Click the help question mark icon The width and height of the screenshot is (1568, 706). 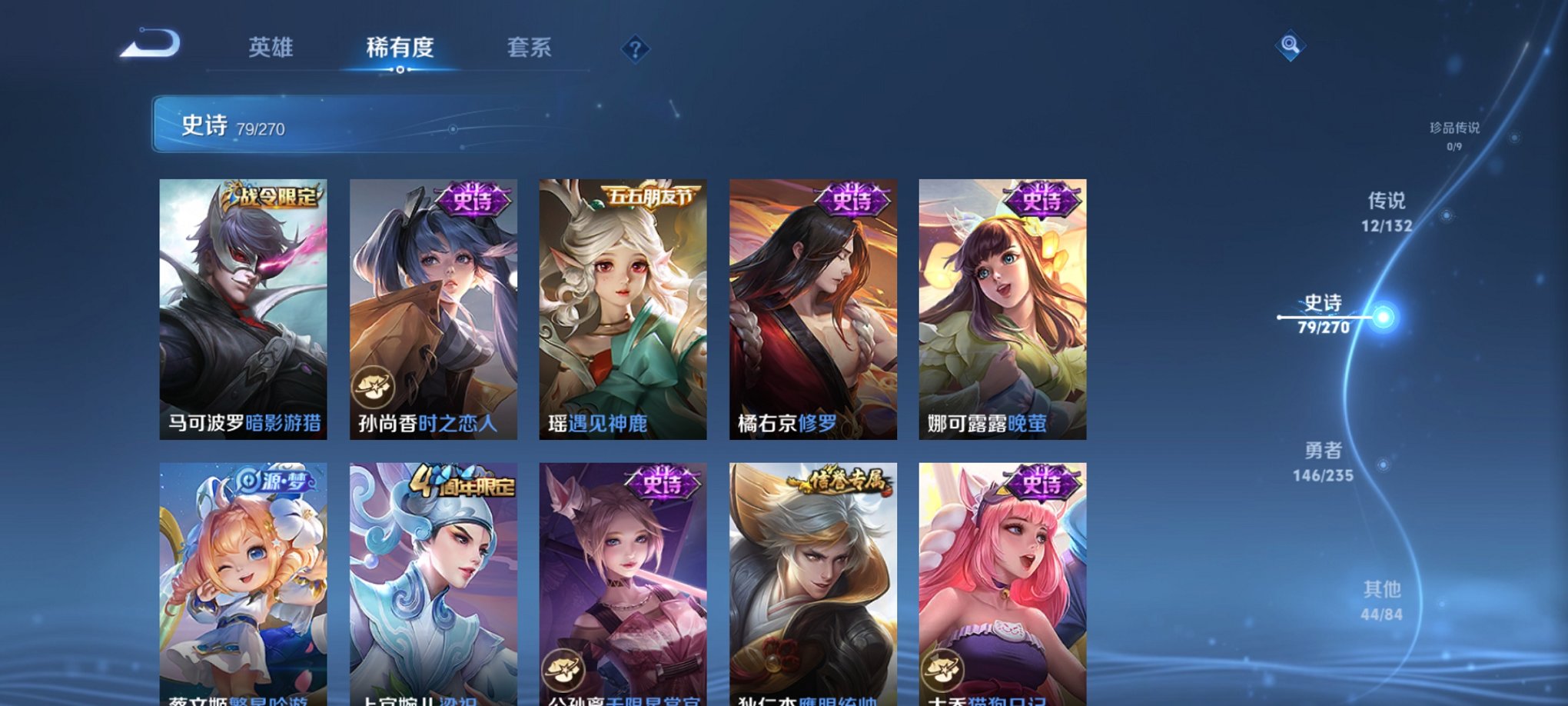pyautogui.click(x=634, y=49)
